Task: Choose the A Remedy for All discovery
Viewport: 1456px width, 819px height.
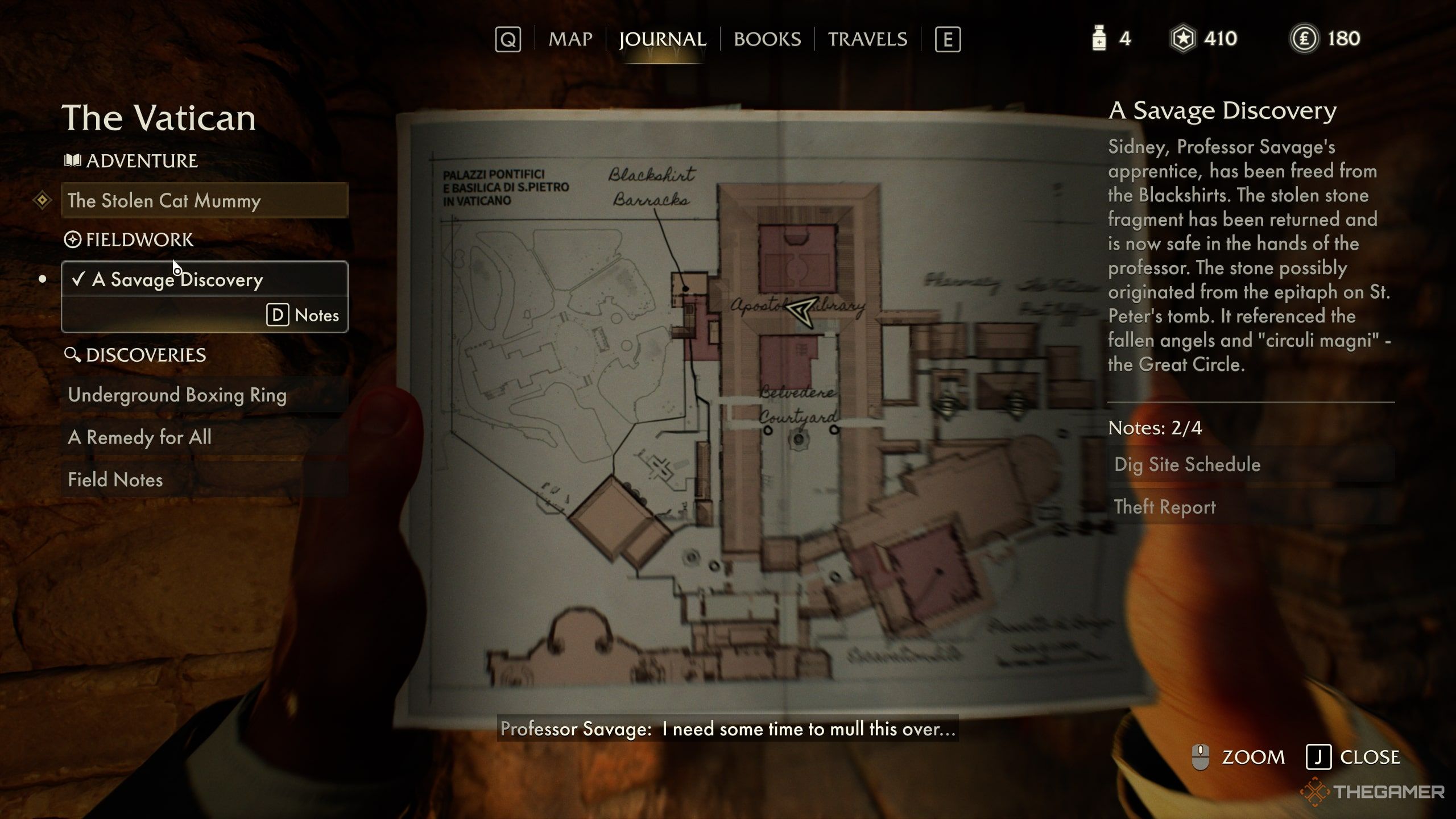Action: click(x=204, y=437)
